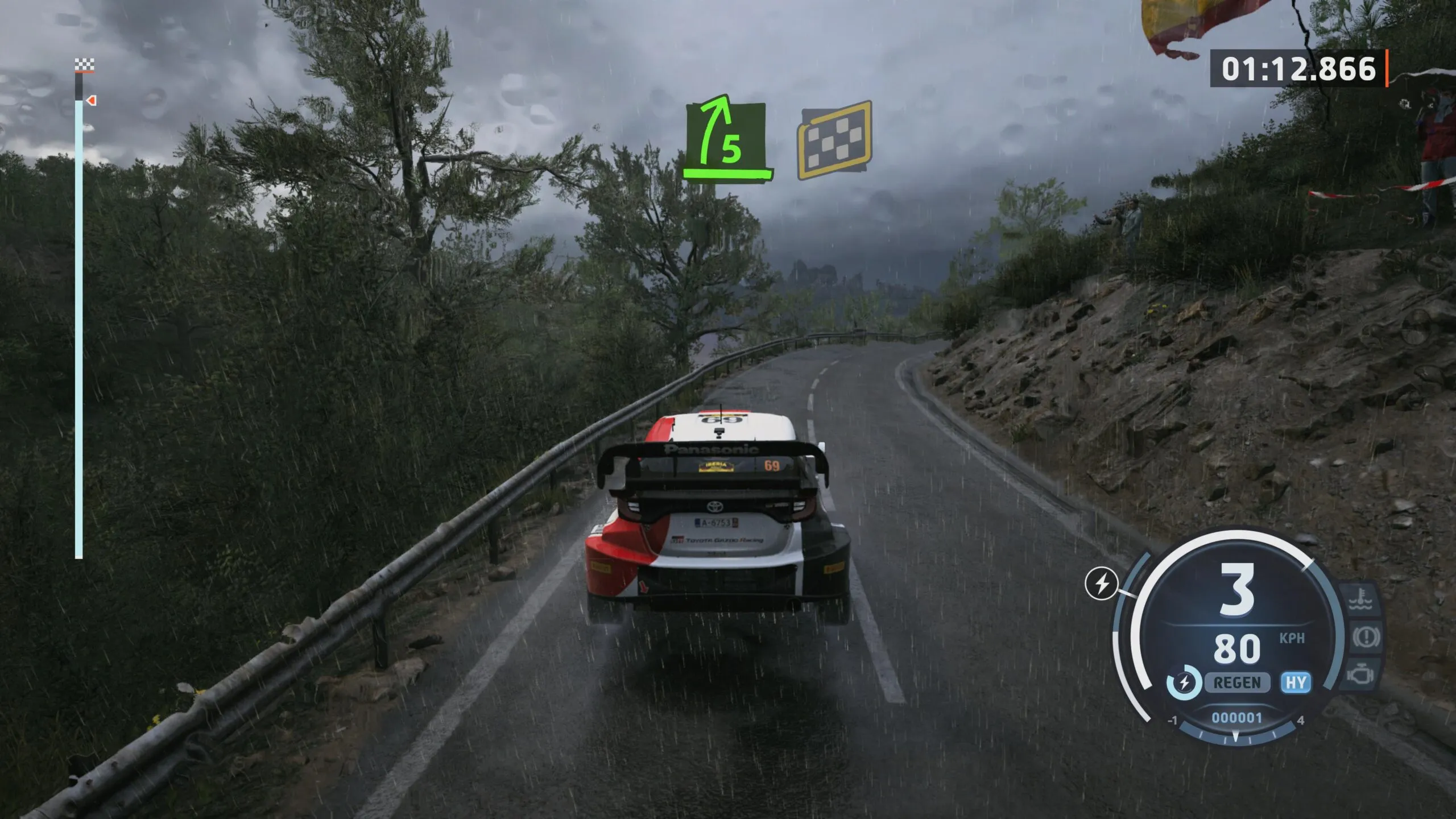Click the stage progress bar

pos(79,330)
